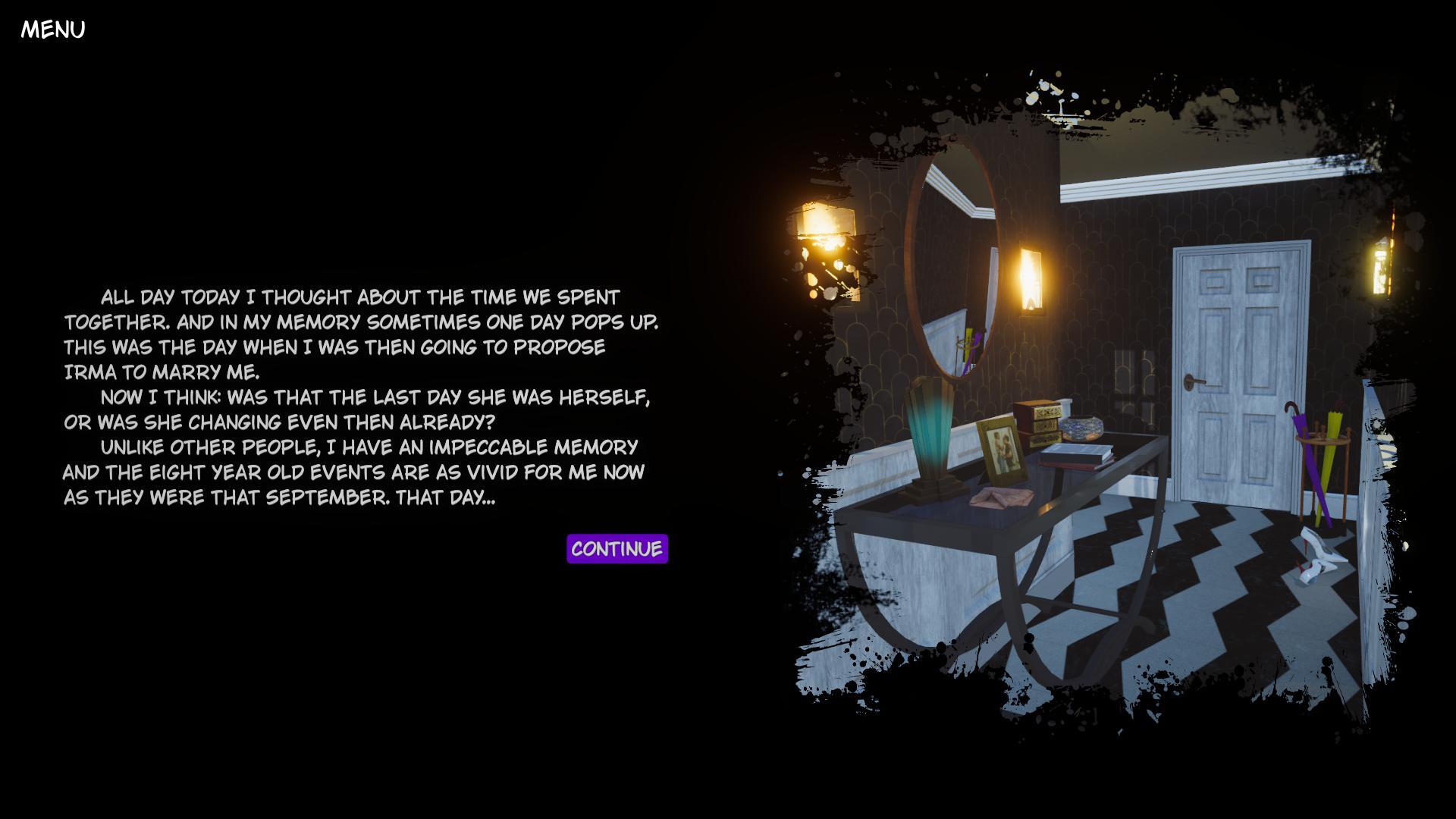The image size is (1456, 819).
Task: Open the Menu in the top corner
Action: click(53, 30)
